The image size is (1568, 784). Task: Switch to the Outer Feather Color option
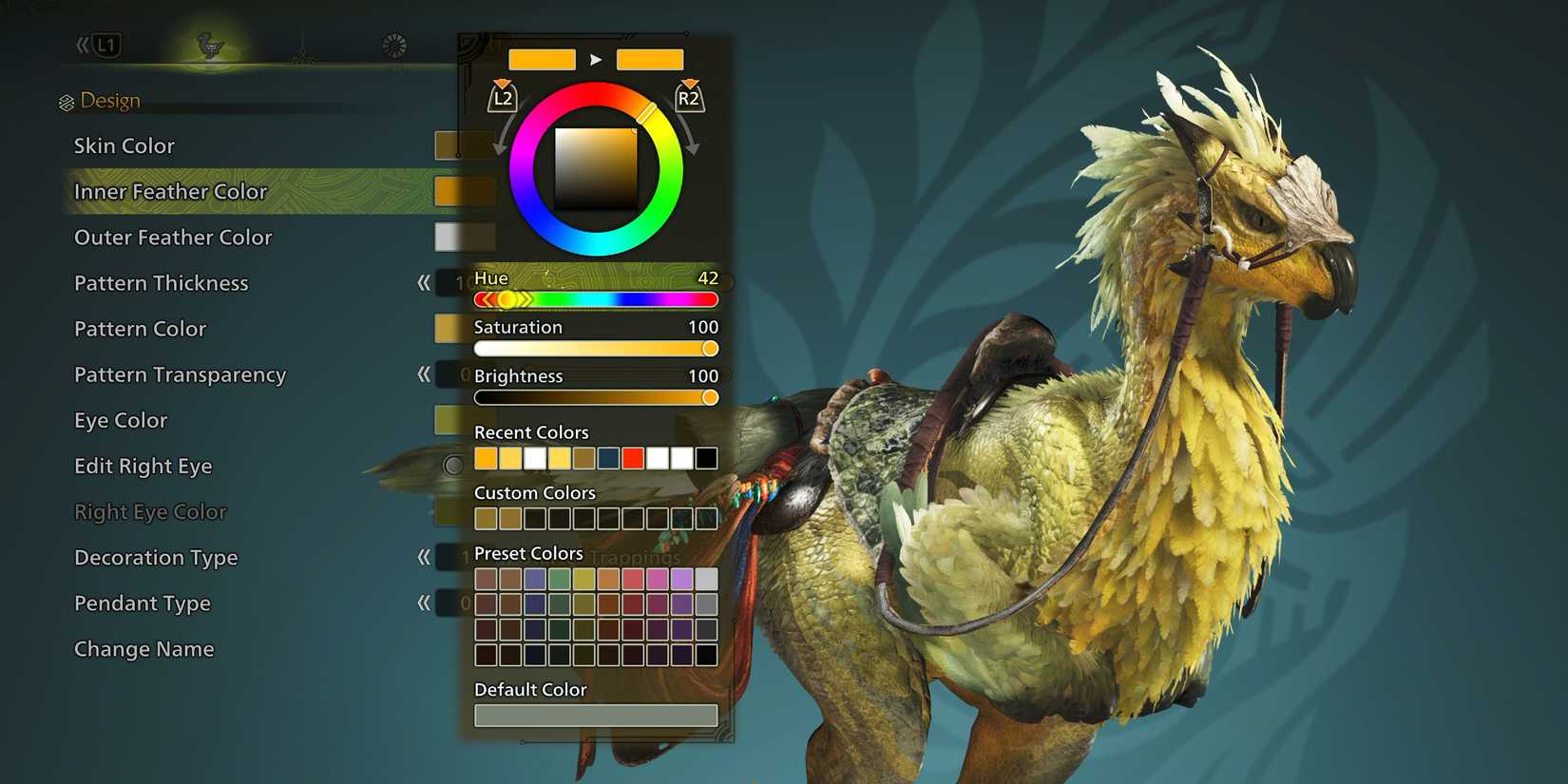pyautogui.click(x=172, y=237)
